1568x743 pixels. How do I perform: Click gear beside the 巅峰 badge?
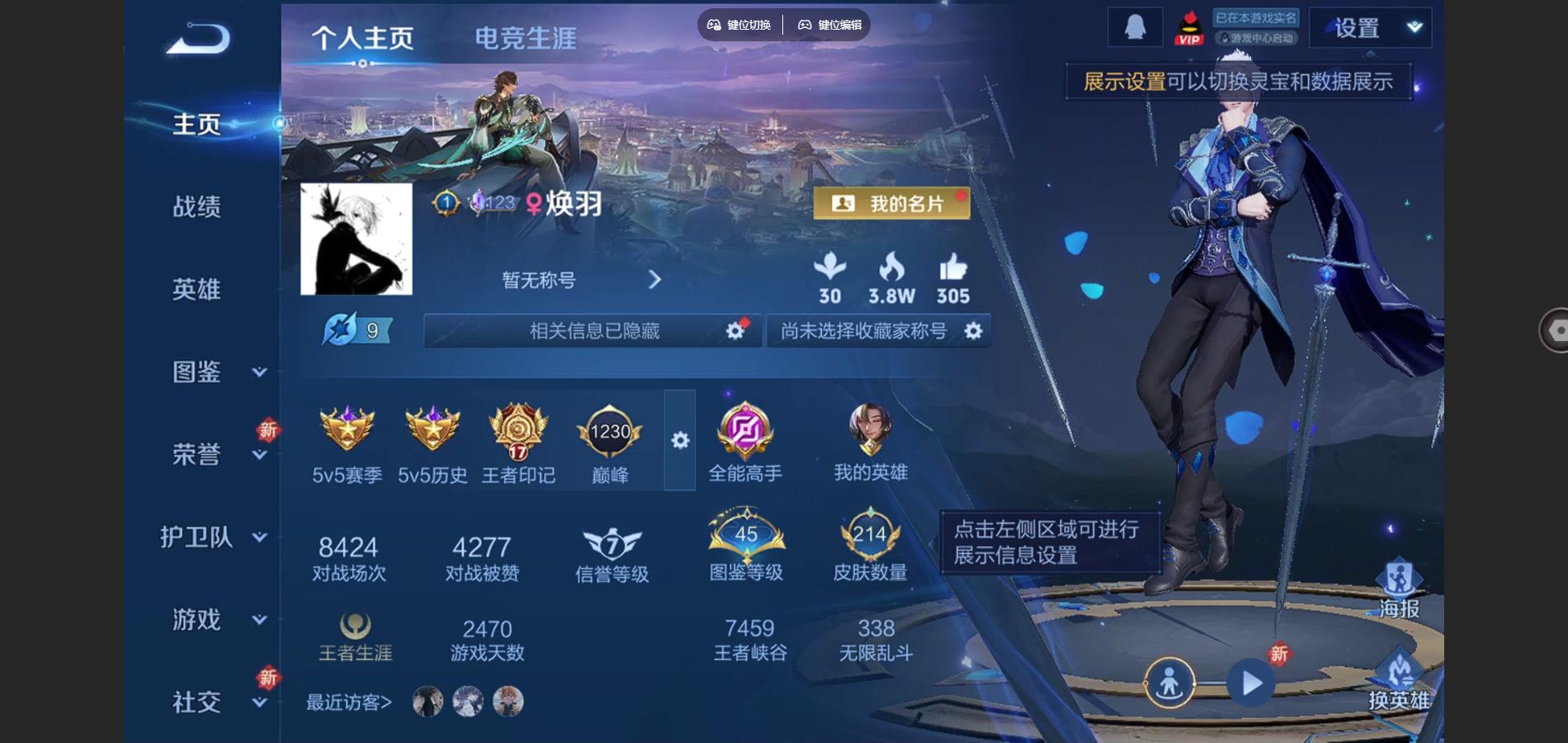(x=679, y=442)
